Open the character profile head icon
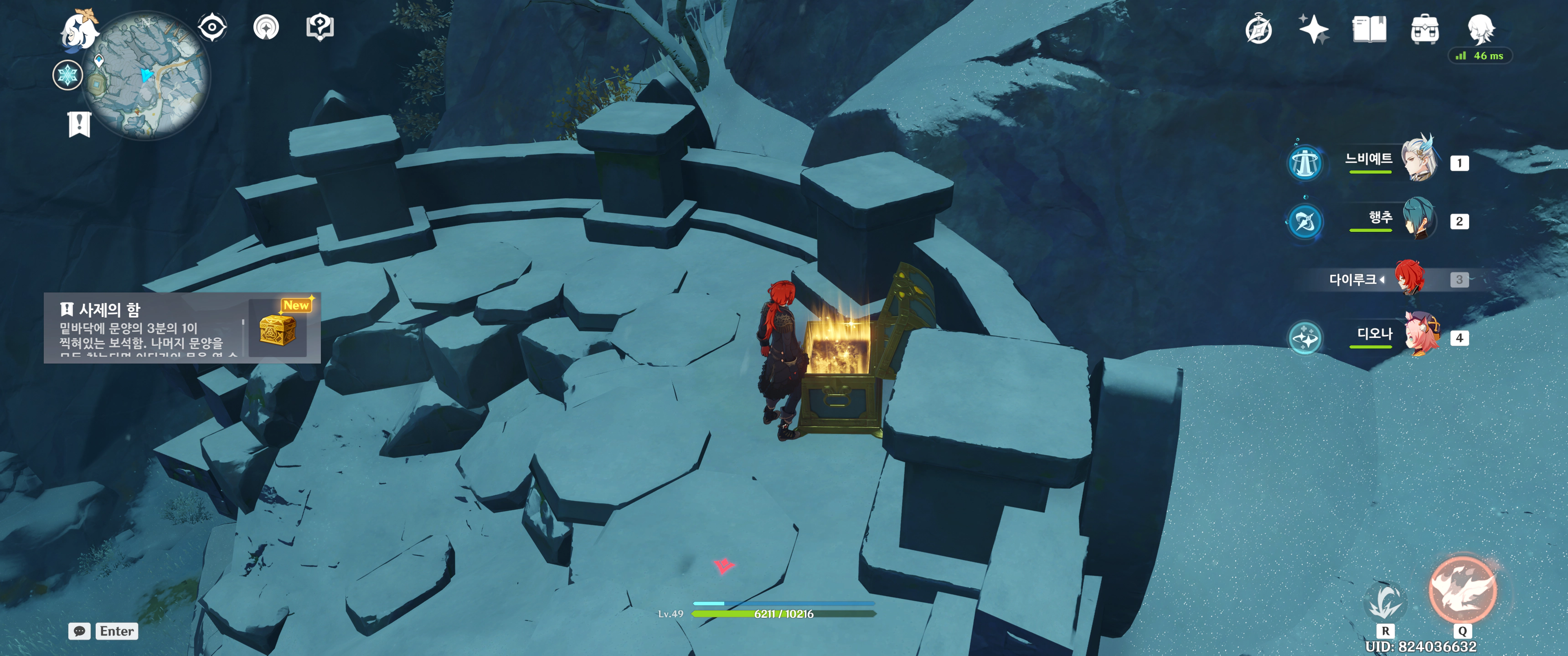The width and height of the screenshot is (1568, 656). point(1480,28)
